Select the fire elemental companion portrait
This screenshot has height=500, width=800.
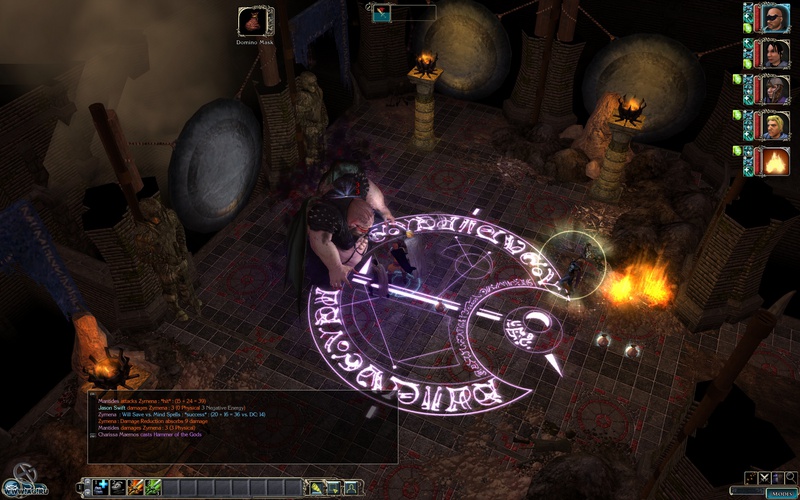tap(770, 160)
